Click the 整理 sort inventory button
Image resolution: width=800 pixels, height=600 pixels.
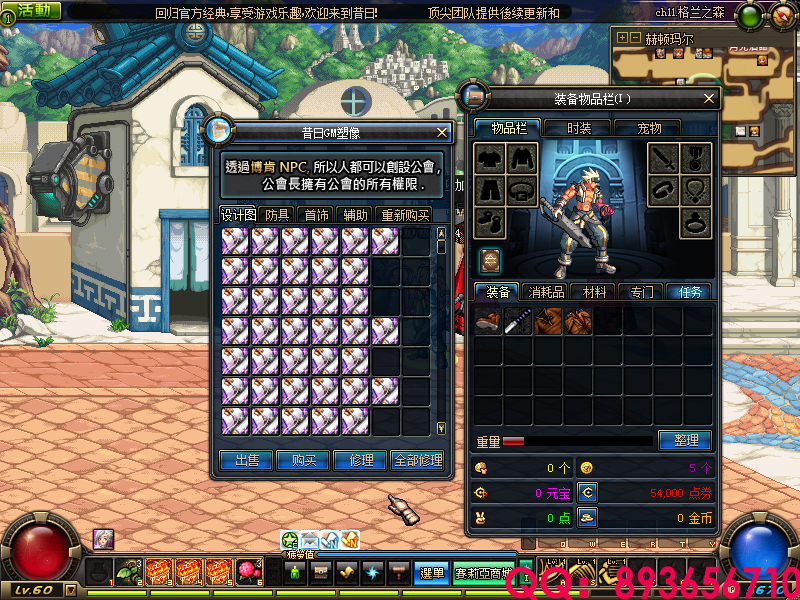point(685,440)
